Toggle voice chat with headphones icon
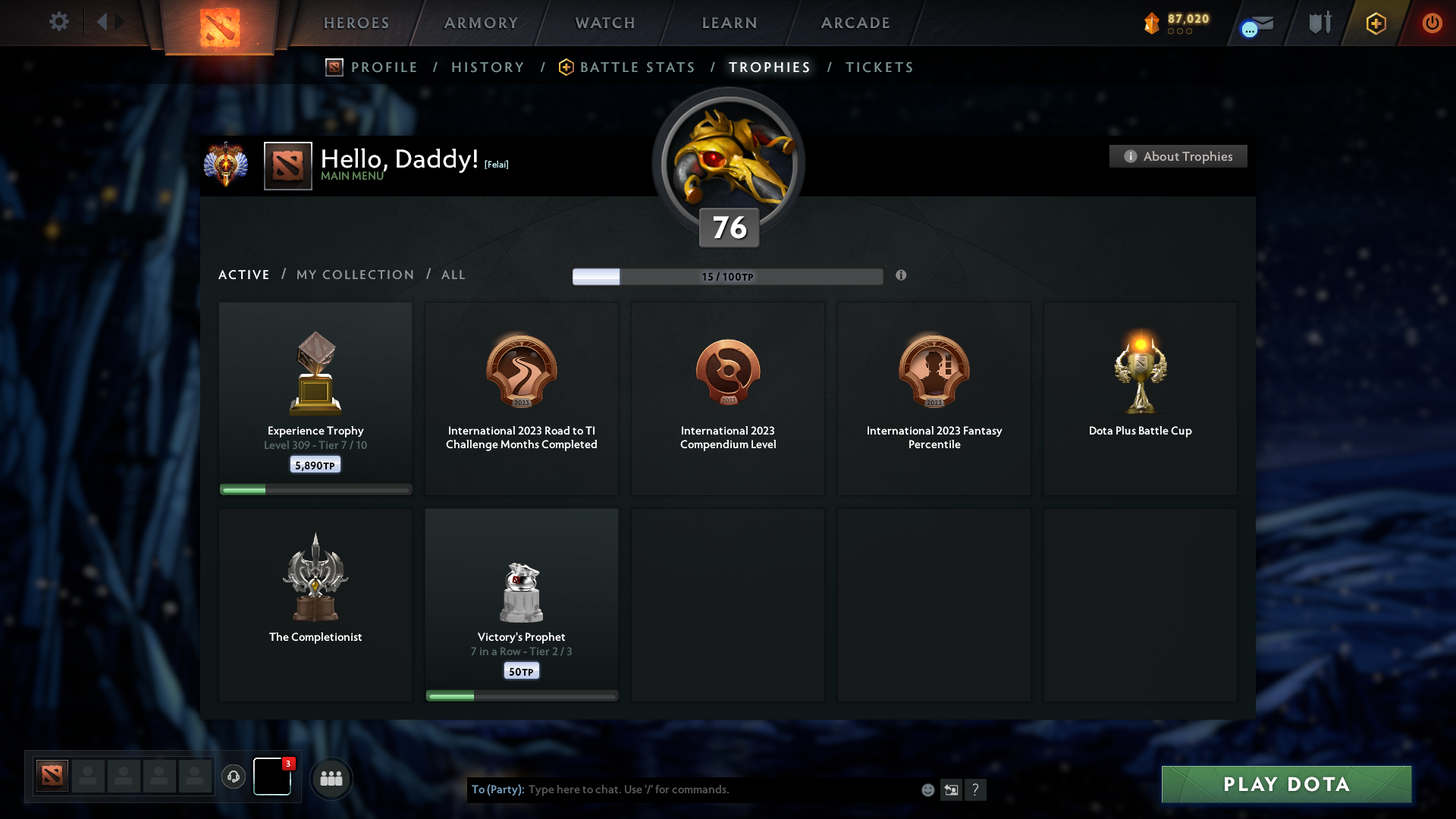This screenshot has height=819, width=1456. (x=234, y=777)
